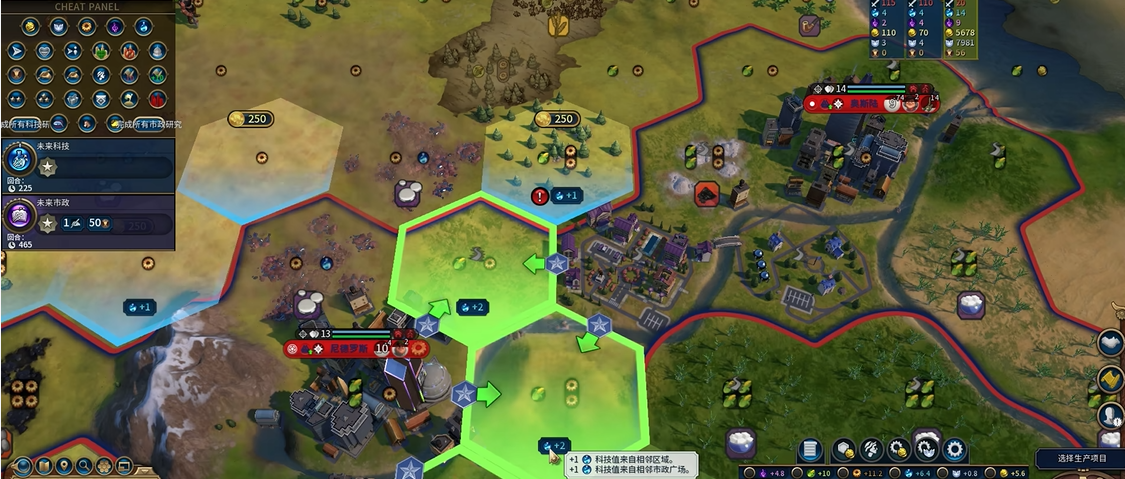Open the map search magnifier tool
Screen dimensions: 1125x479
point(84,466)
